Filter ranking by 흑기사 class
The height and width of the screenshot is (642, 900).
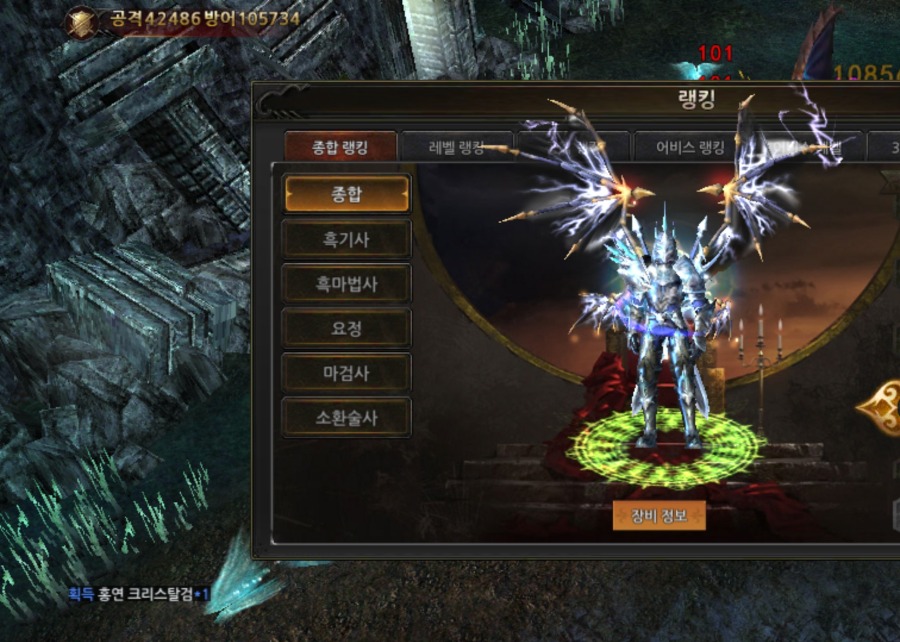(346, 239)
